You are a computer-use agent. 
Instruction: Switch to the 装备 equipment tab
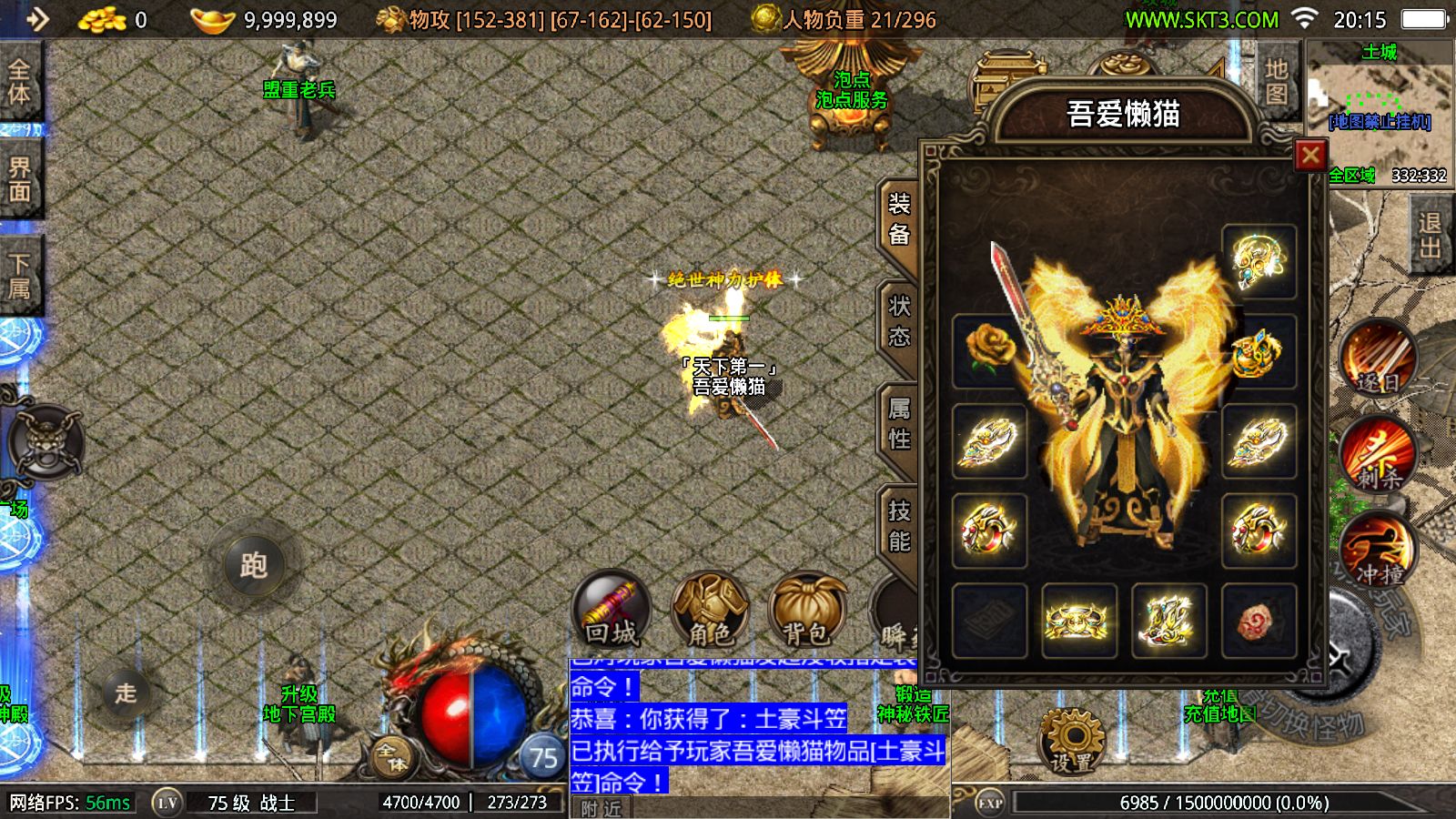899,219
